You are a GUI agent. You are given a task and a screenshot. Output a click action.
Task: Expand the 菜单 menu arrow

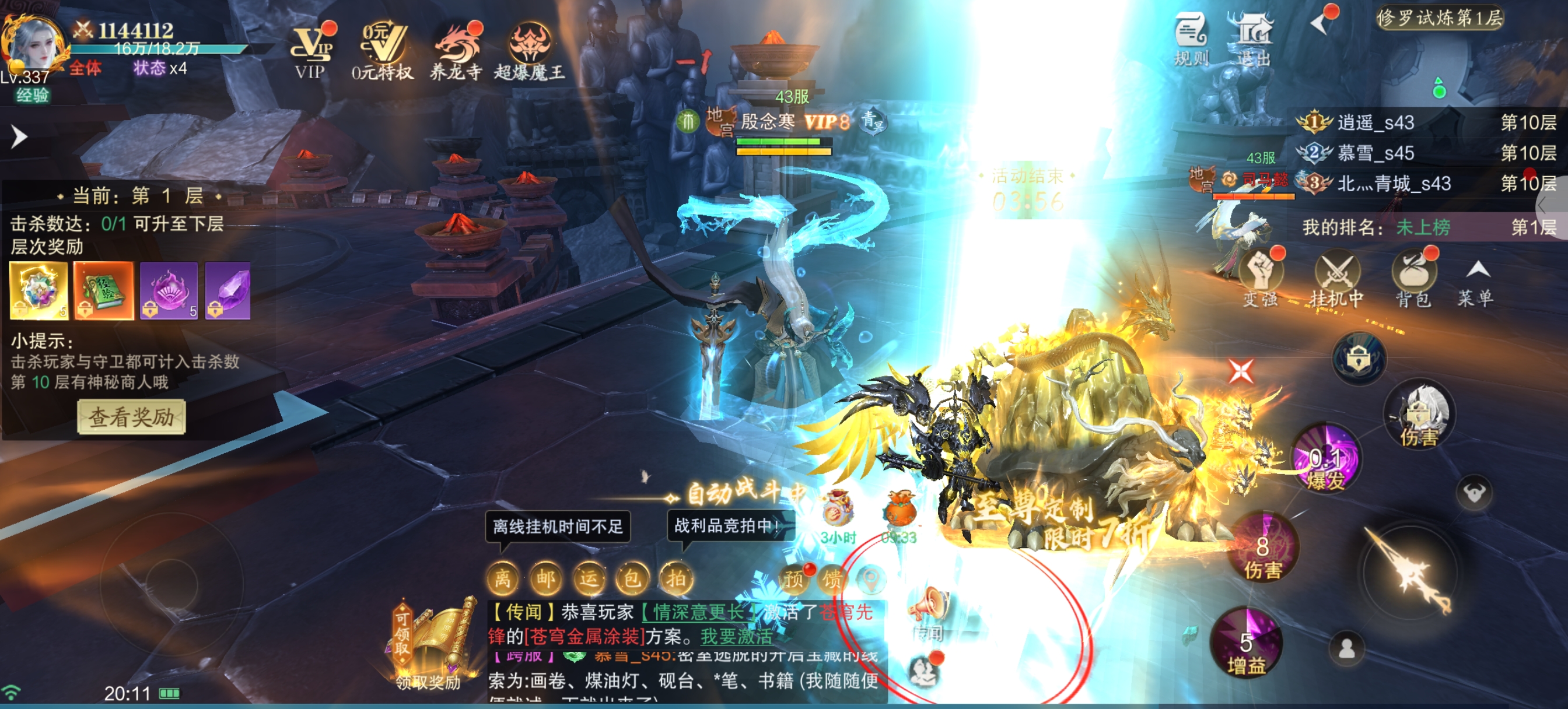pos(1476,280)
